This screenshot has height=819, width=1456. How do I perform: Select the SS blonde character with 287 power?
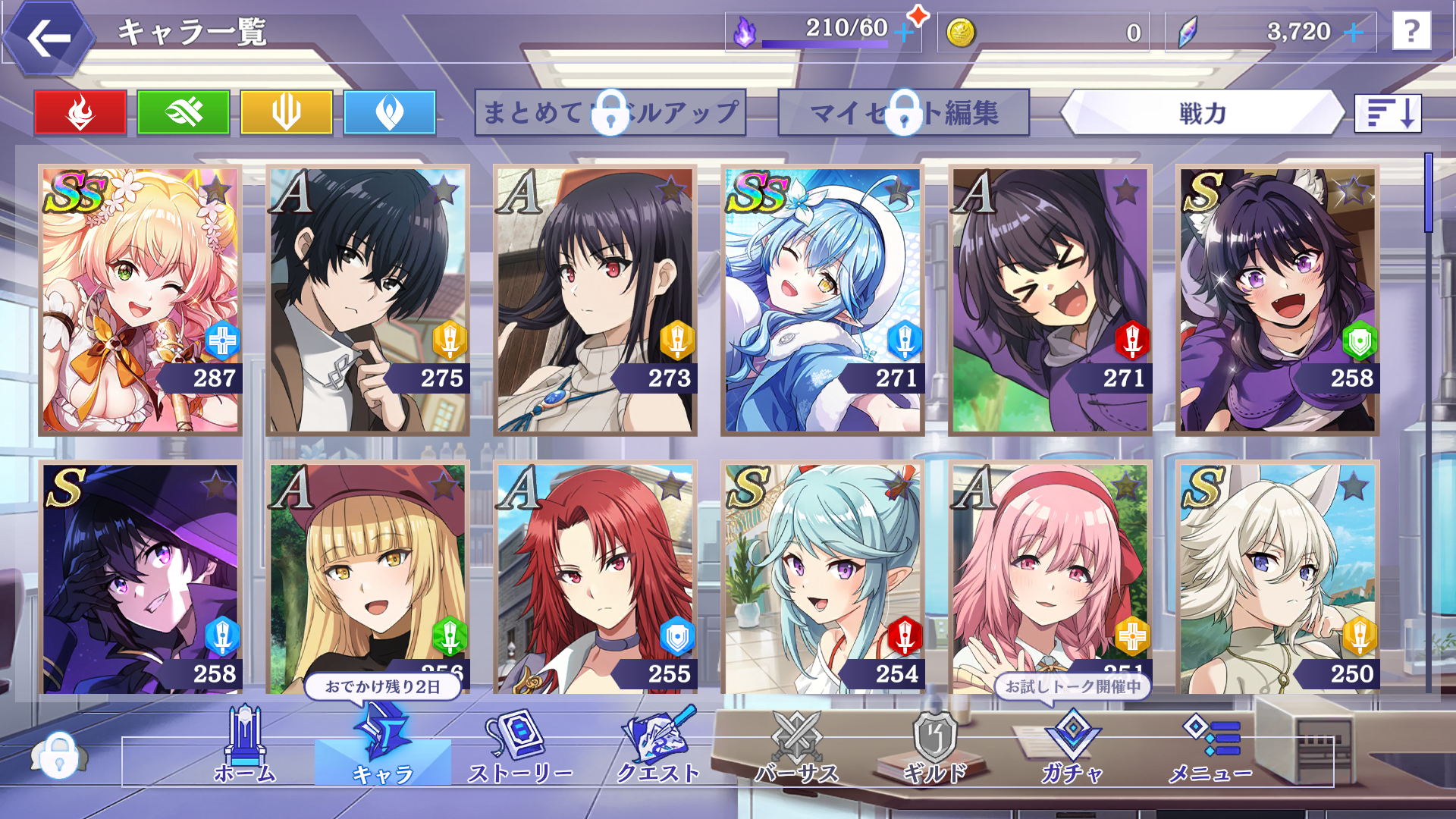click(x=140, y=300)
